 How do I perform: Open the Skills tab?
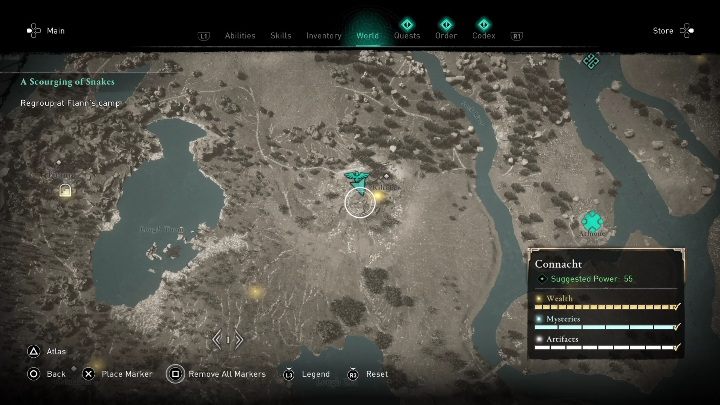(x=281, y=35)
